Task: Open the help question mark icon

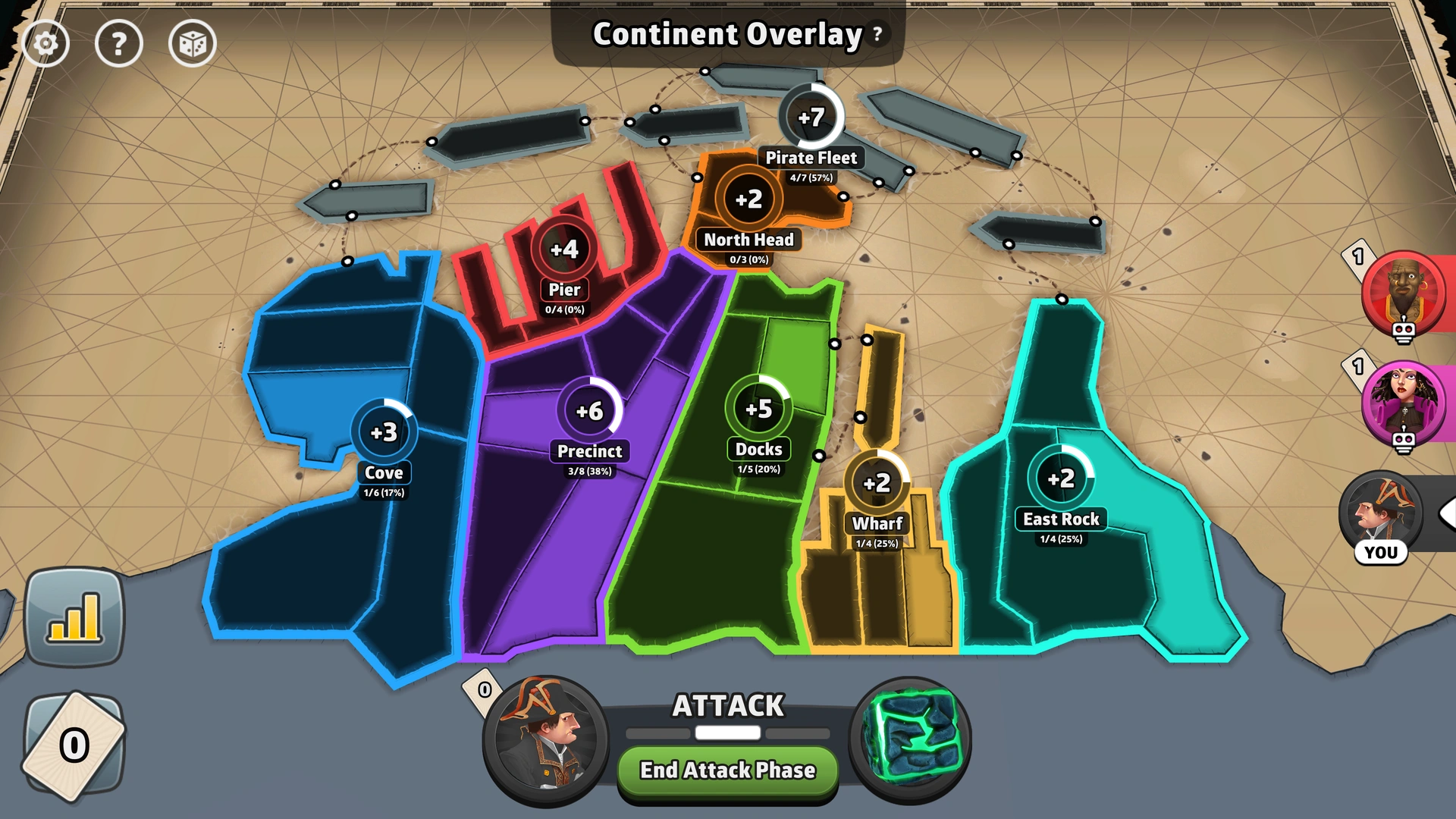Action: point(119,43)
